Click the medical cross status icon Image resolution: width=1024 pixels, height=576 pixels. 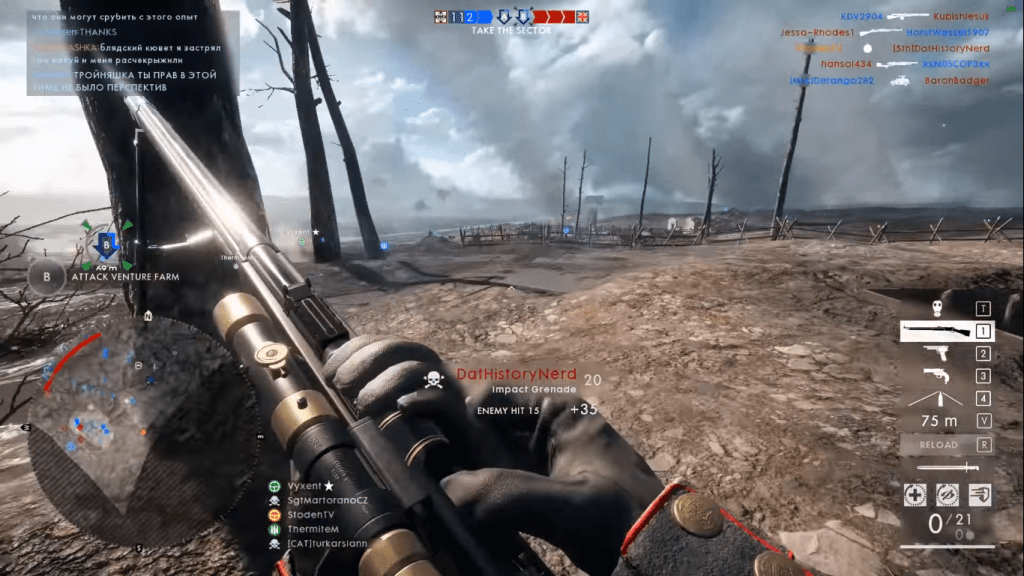915,495
